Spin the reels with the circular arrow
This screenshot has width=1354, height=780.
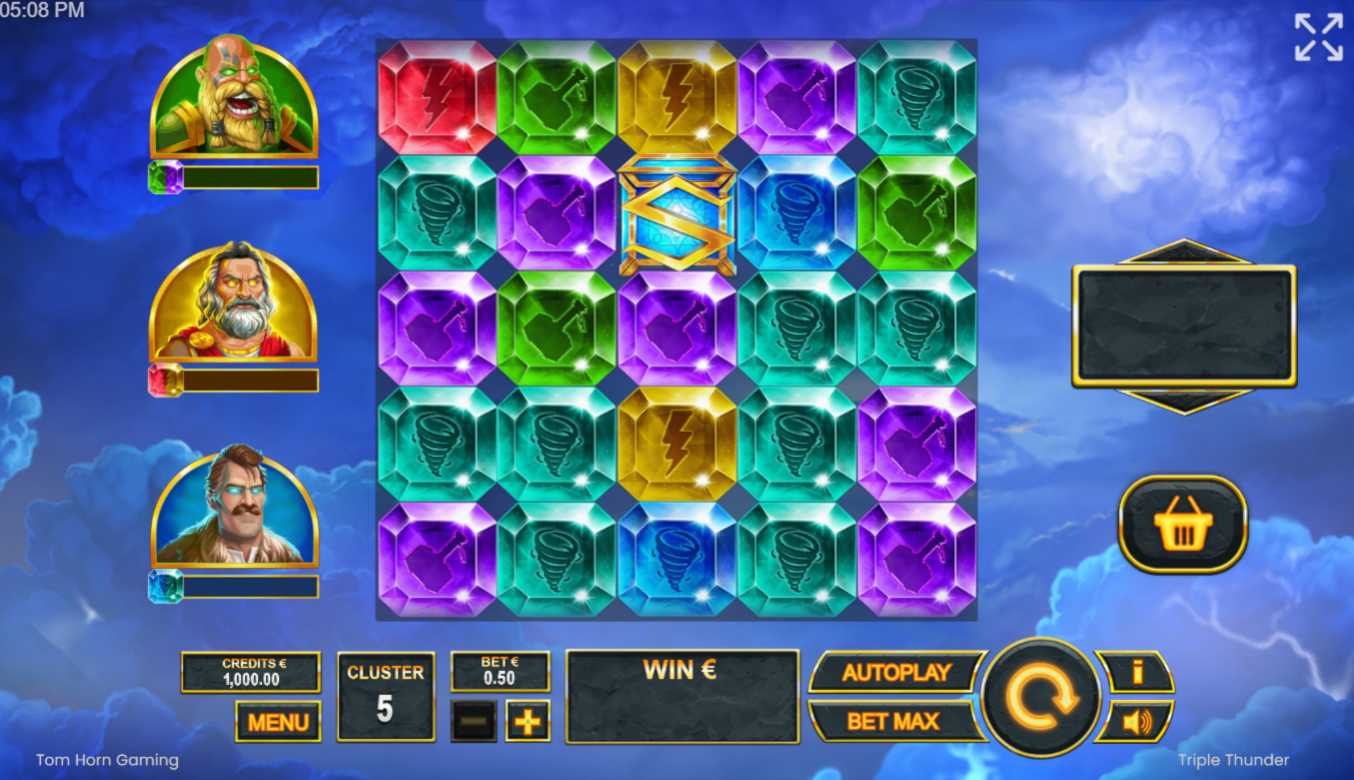[x=1041, y=696]
